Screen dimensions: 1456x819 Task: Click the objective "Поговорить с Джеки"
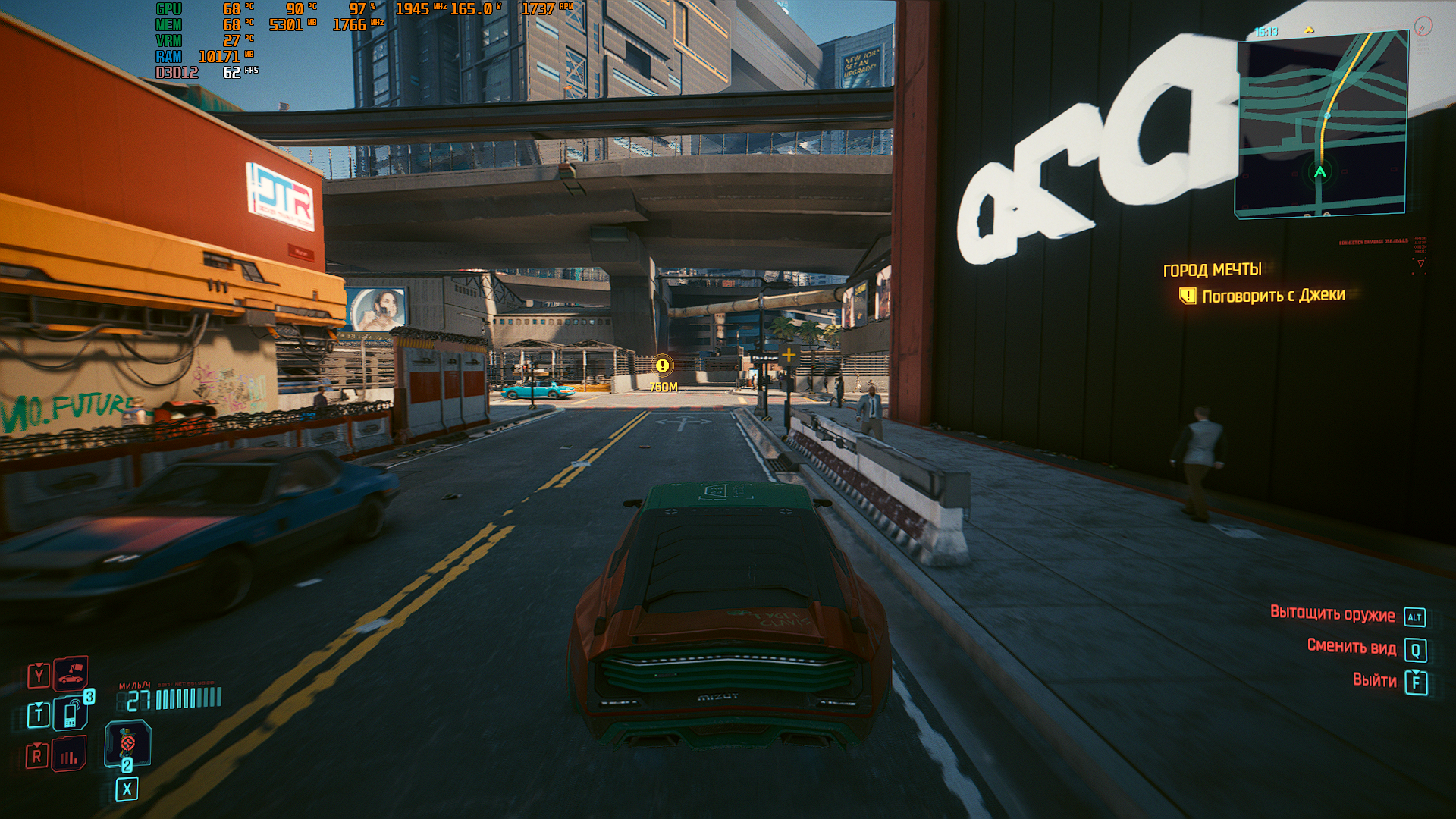[1273, 295]
